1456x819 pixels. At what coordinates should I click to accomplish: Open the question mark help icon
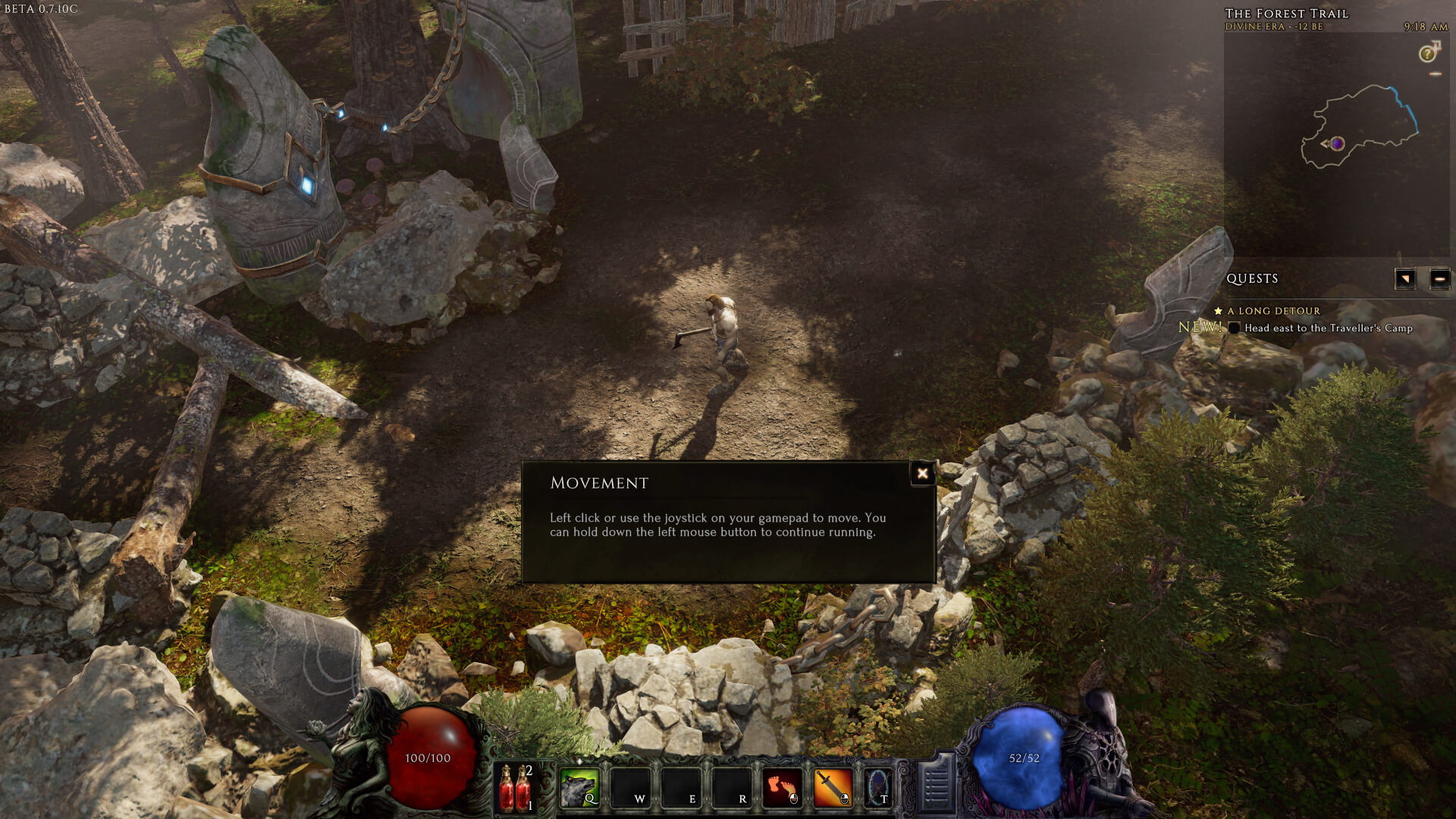pyautogui.click(x=1428, y=54)
